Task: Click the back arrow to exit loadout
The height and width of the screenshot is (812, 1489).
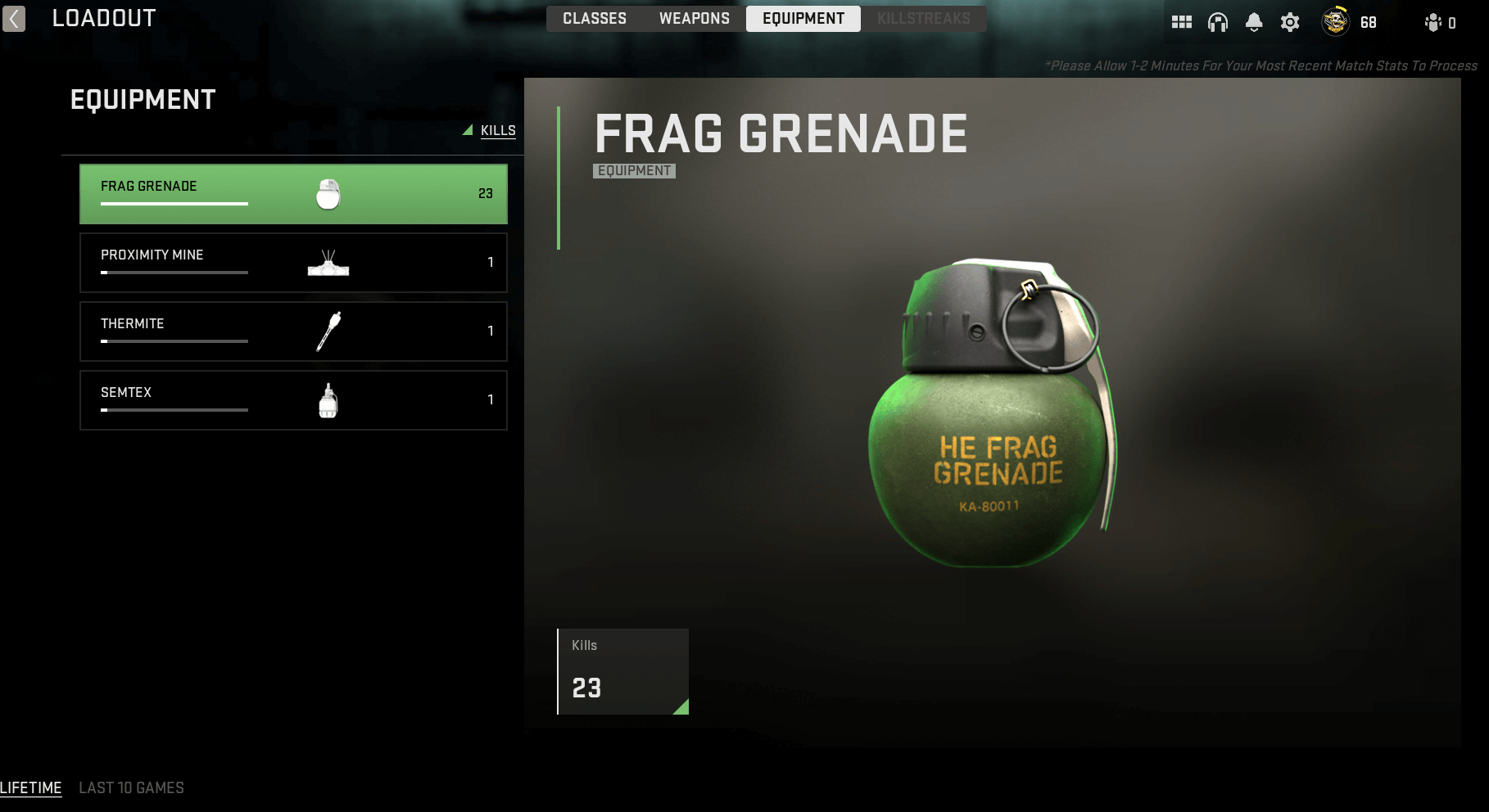Action: (x=13, y=19)
